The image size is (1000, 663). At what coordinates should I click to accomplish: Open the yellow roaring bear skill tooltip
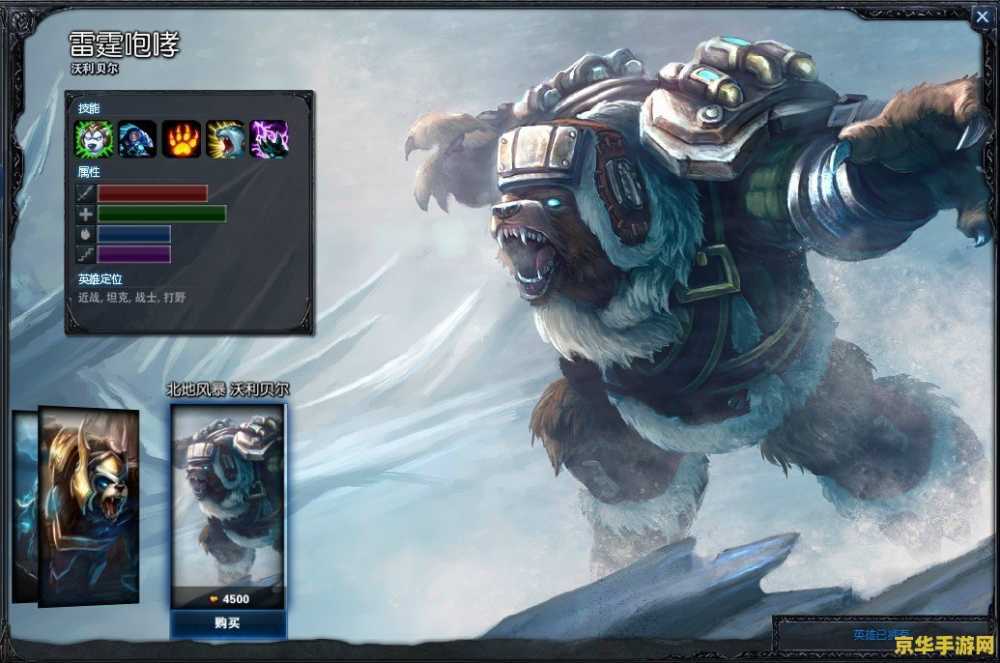(x=226, y=139)
